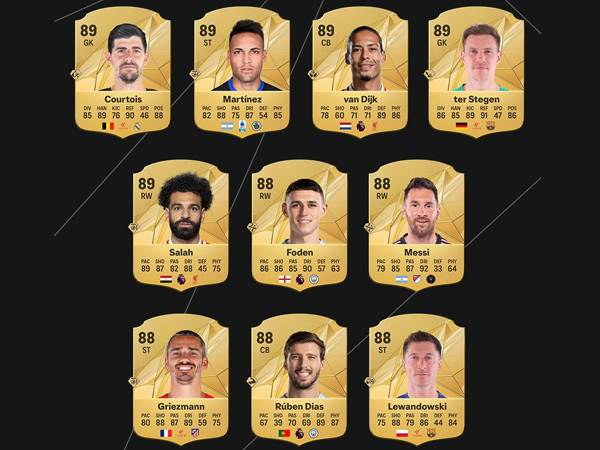The width and height of the screenshot is (600, 450).
Task: Open the Rúben Dias card
Action: click(x=298, y=377)
